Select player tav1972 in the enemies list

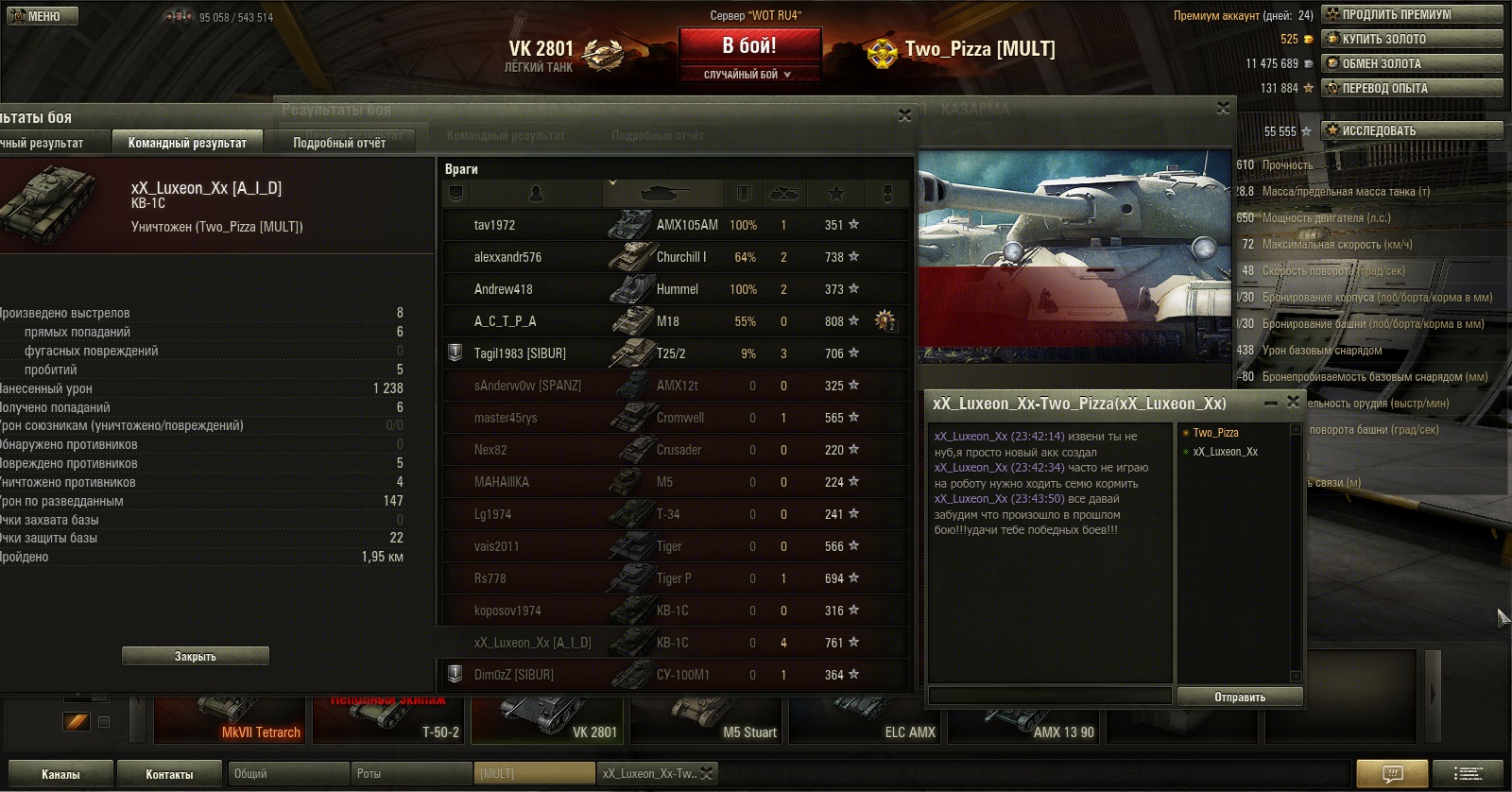pyautogui.click(x=495, y=225)
